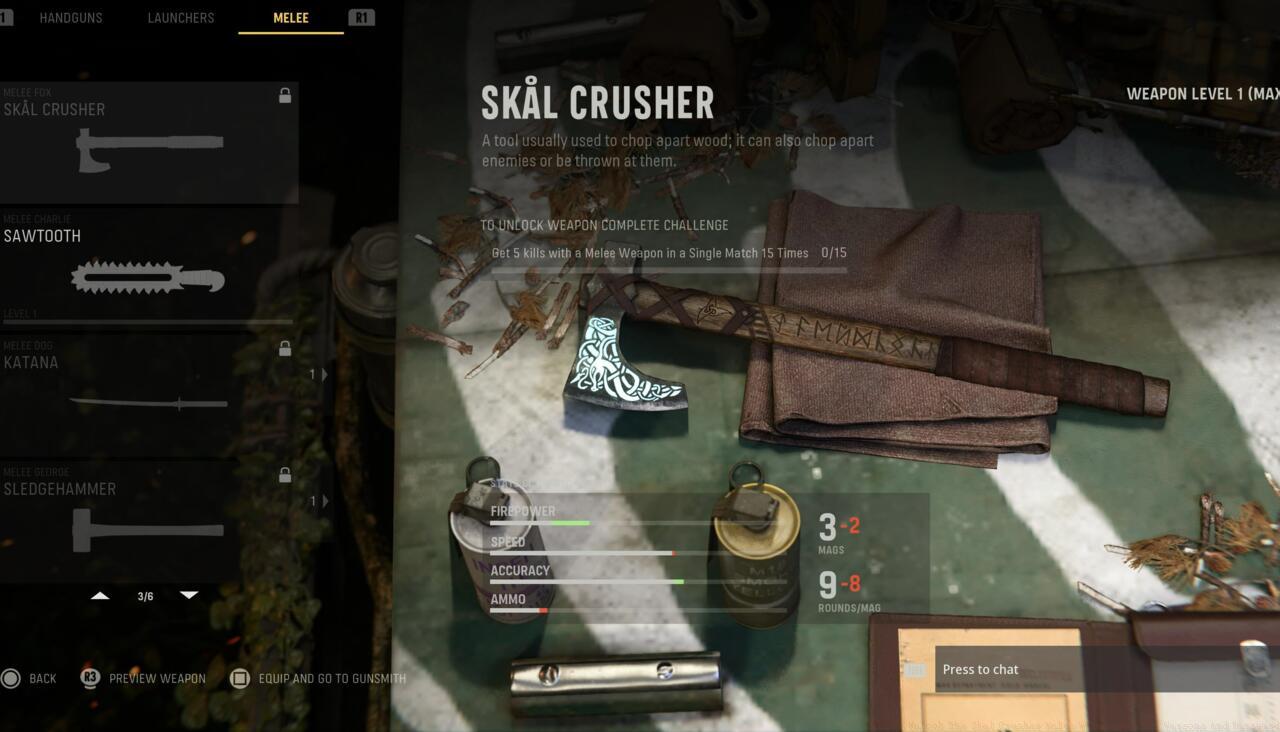Viewport: 1280px width, 732px height.
Task: Click the R1 bumper icon near the tabs
Action: pyautogui.click(x=360, y=17)
